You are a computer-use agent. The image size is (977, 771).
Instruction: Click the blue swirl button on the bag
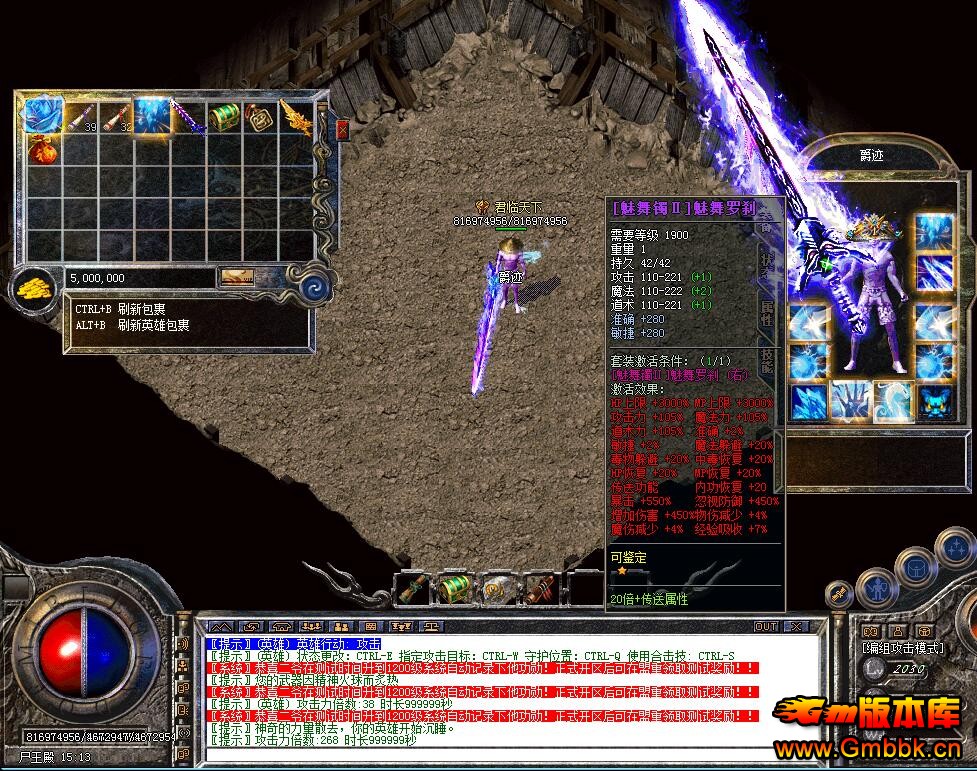click(x=316, y=285)
